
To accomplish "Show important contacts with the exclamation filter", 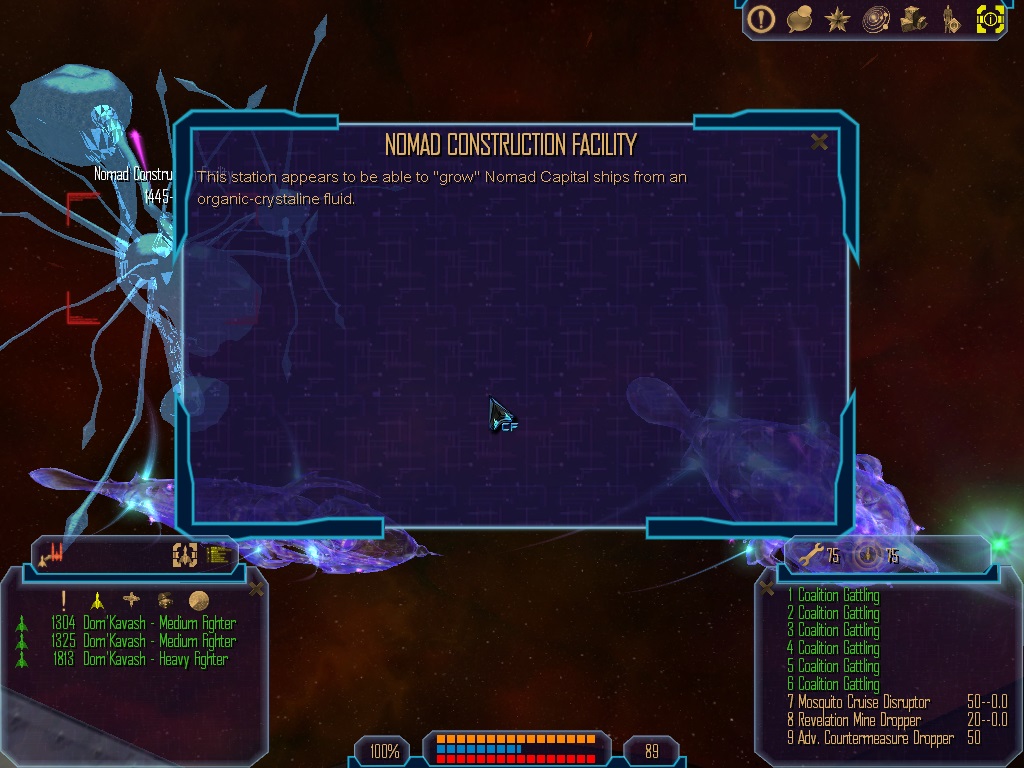I will [x=63, y=600].
